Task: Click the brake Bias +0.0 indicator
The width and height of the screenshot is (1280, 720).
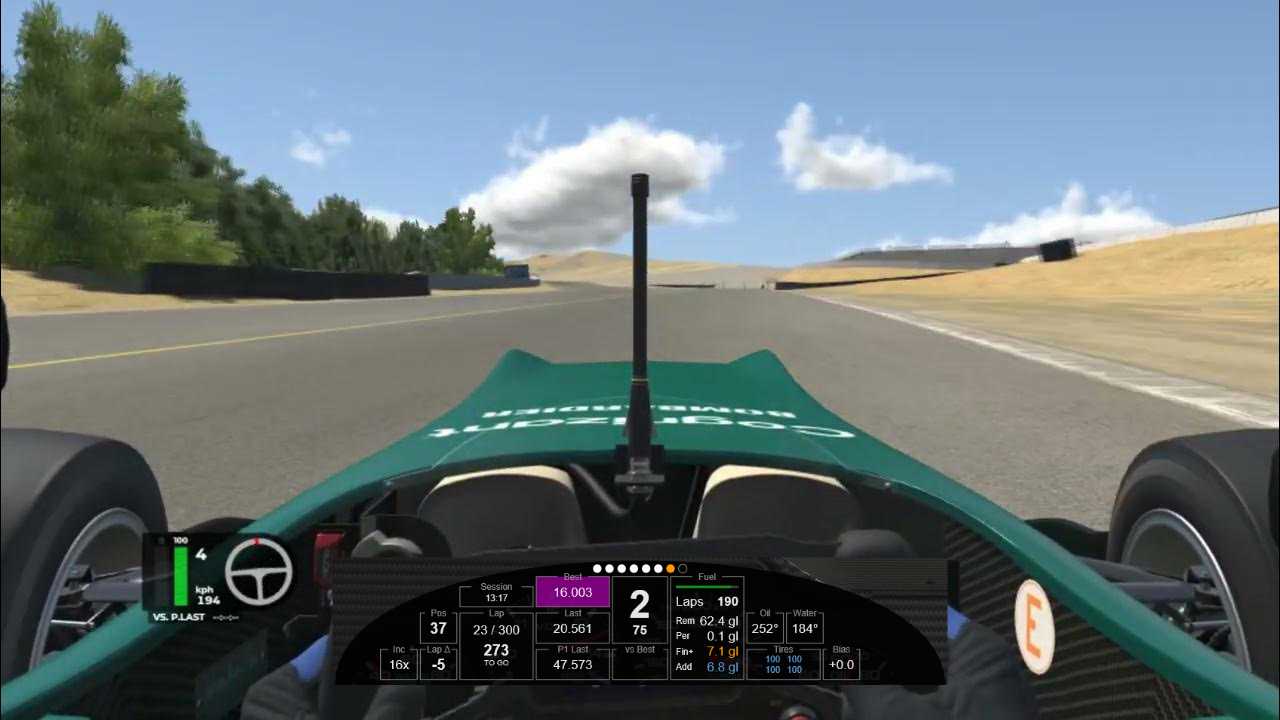Action: pos(840,663)
